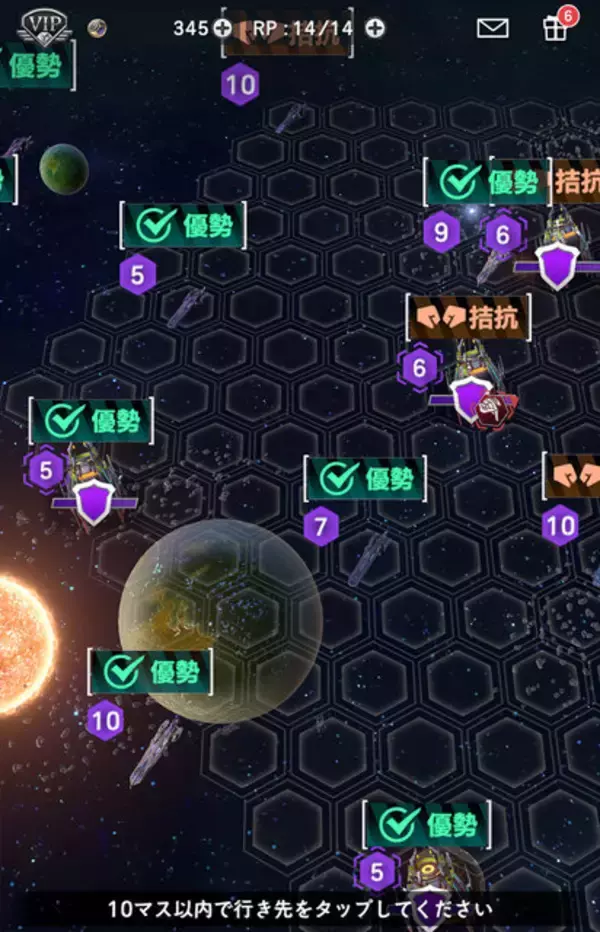The width and height of the screenshot is (600, 932).
Task: Refill RP using its plus button
Action: pyautogui.click(x=375, y=28)
